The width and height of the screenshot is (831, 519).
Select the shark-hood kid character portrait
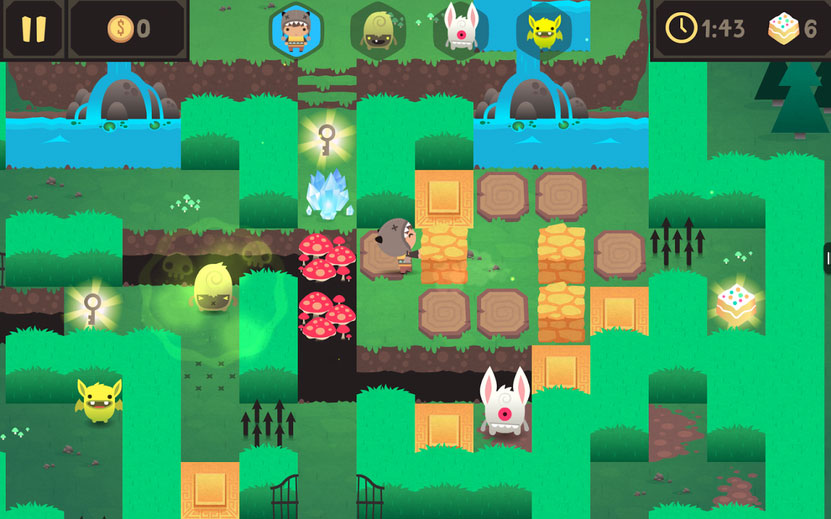coord(296,30)
